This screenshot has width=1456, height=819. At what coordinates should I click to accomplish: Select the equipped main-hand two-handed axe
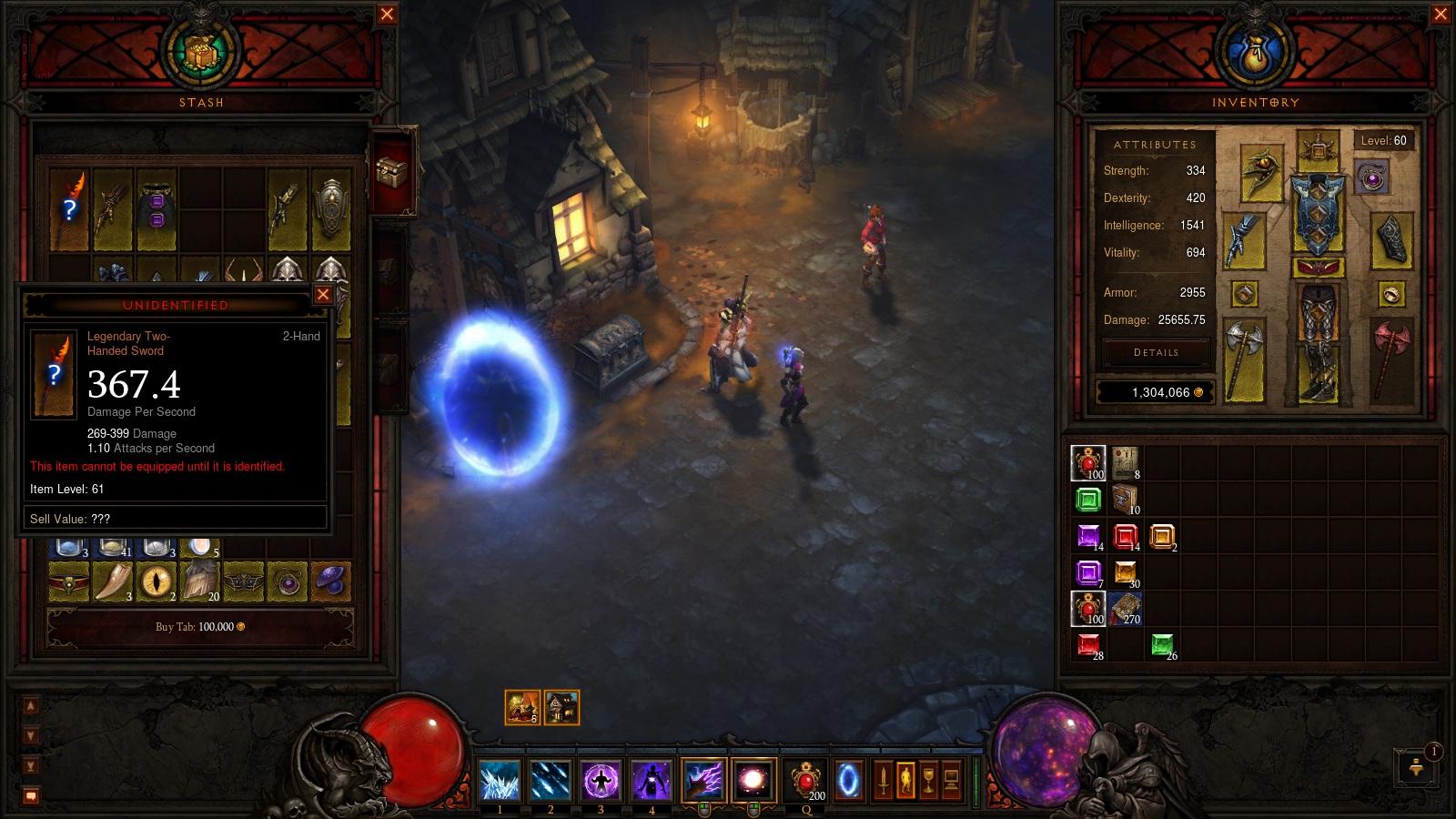[1244, 359]
